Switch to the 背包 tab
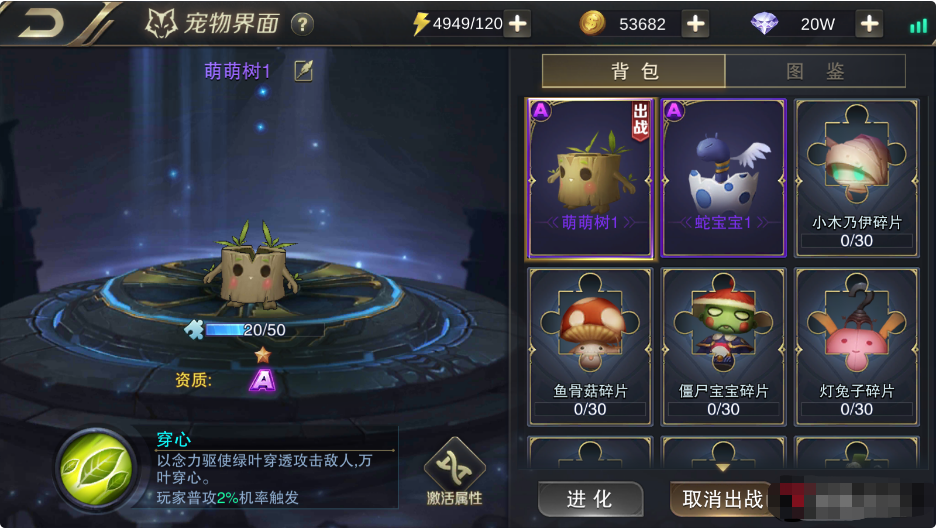The width and height of the screenshot is (936, 528). tap(634, 71)
